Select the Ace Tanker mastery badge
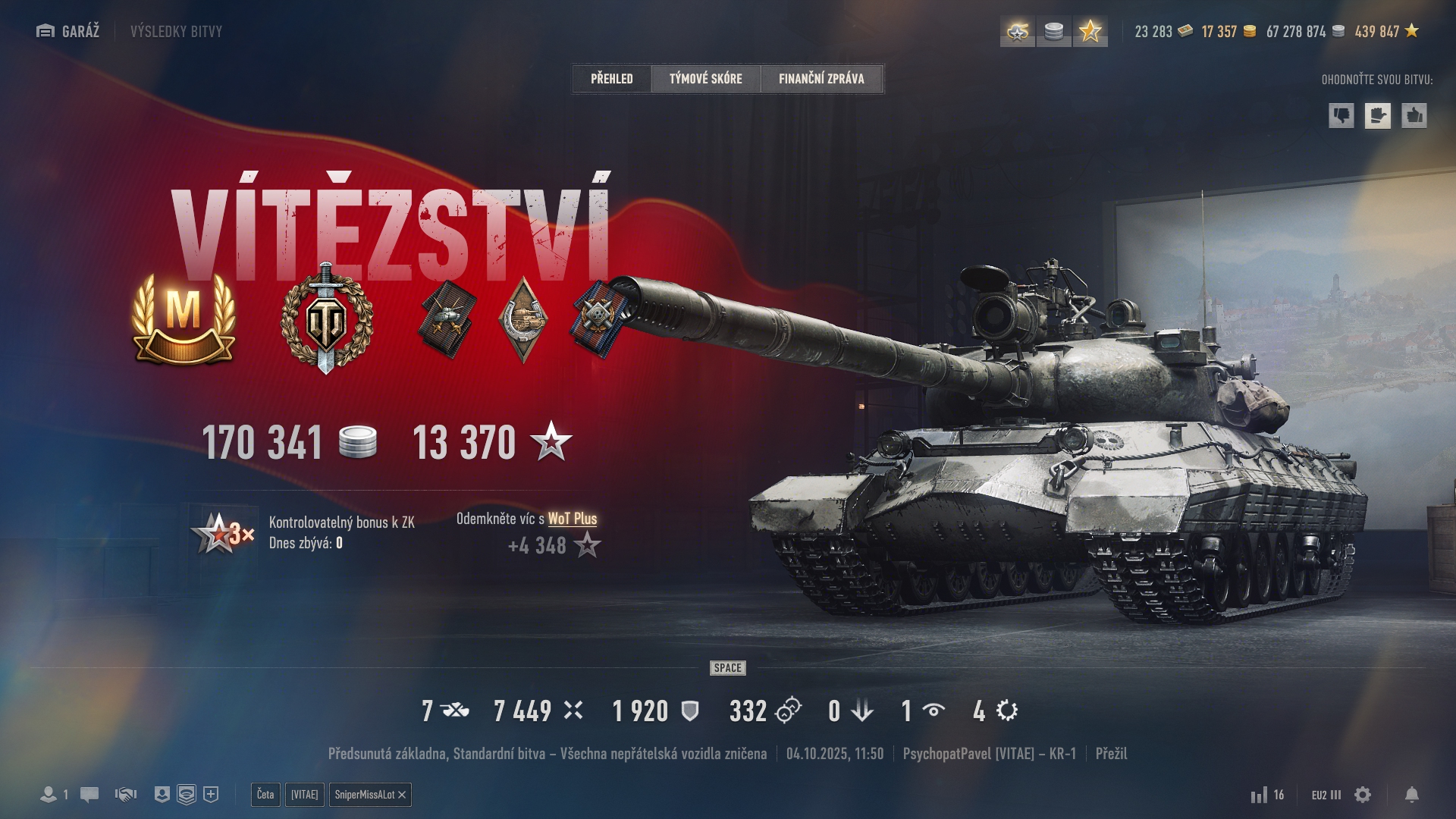The height and width of the screenshot is (819, 1456). point(184,319)
